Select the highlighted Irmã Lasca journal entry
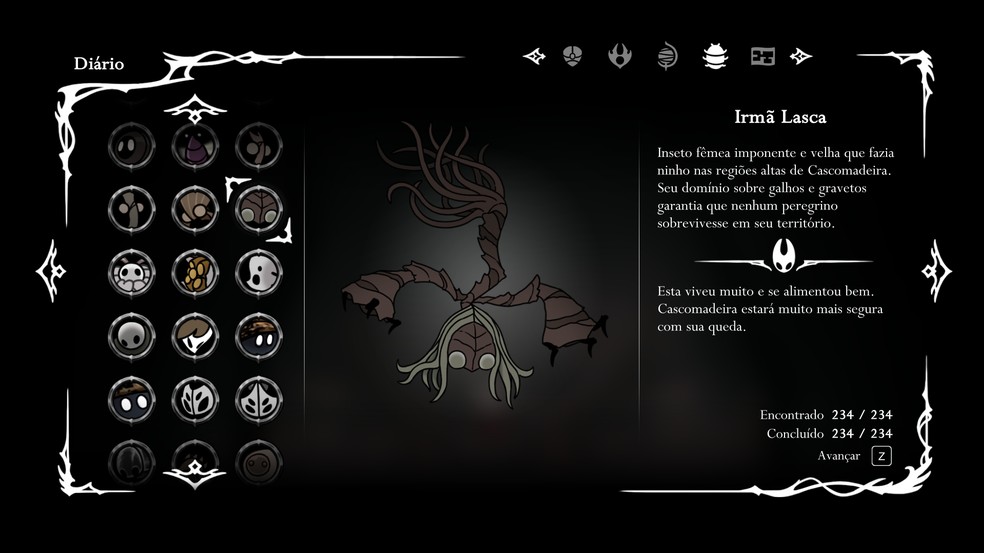This screenshot has width=984, height=553. (258, 208)
